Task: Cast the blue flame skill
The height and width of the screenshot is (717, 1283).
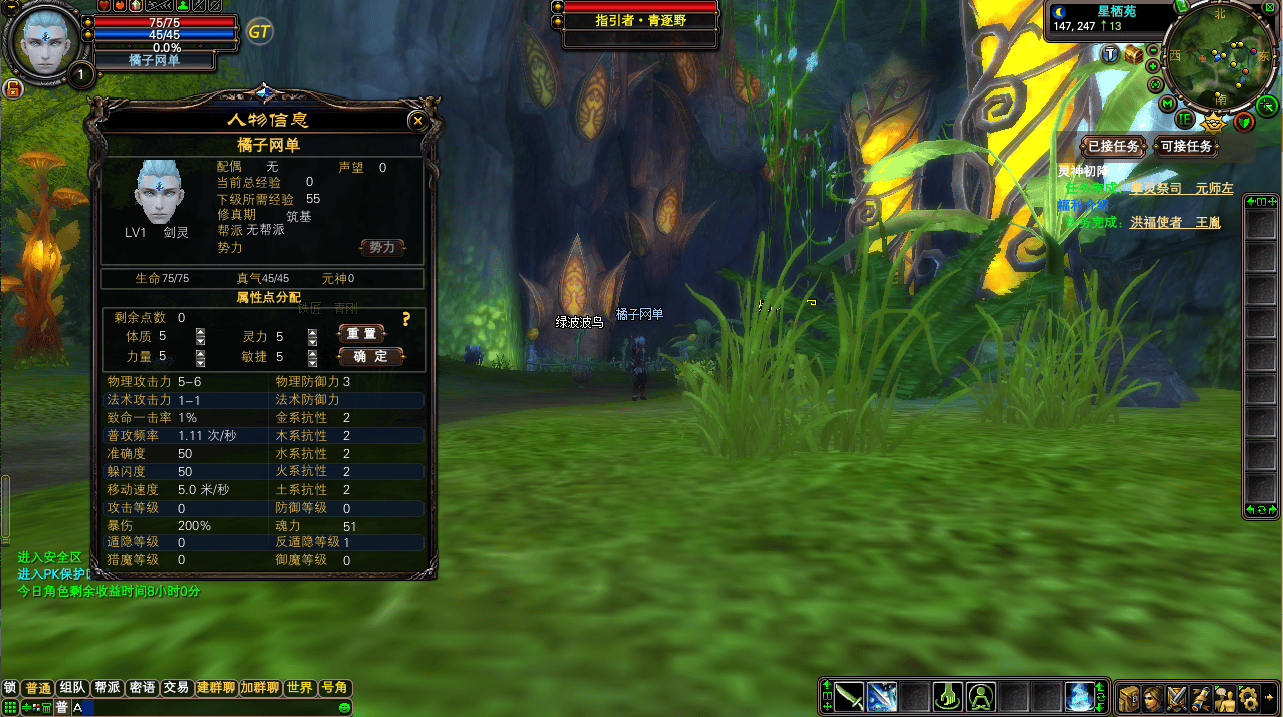Action: pyautogui.click(x=1080, y=696)
